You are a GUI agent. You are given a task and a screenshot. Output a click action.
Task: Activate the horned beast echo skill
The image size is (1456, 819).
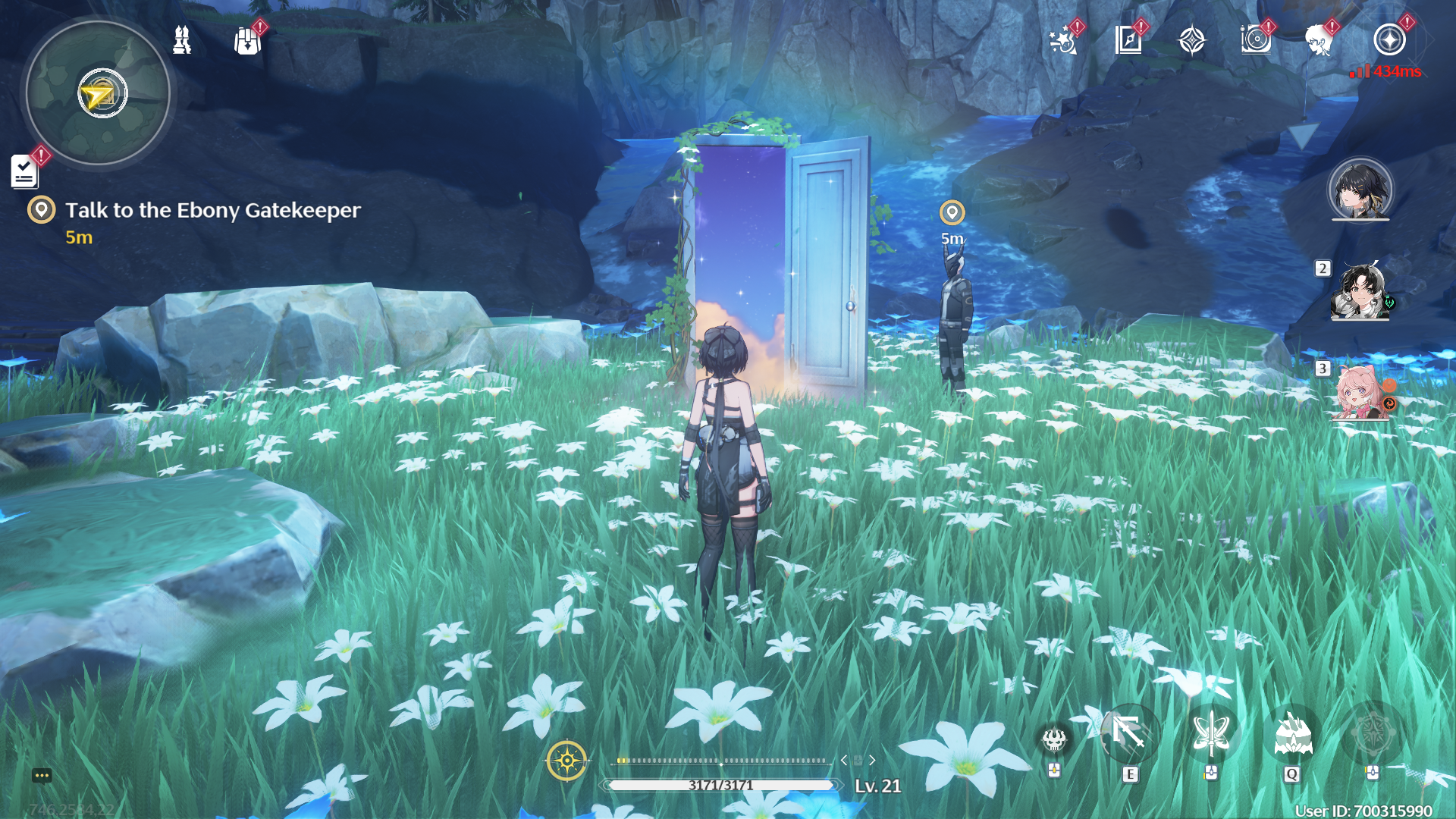pos(1292,734)
